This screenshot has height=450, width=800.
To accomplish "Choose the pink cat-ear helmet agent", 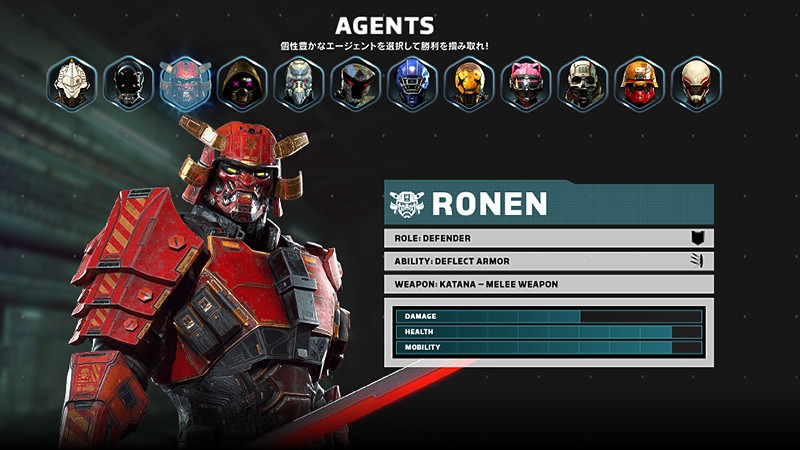I will coord(526,82).
